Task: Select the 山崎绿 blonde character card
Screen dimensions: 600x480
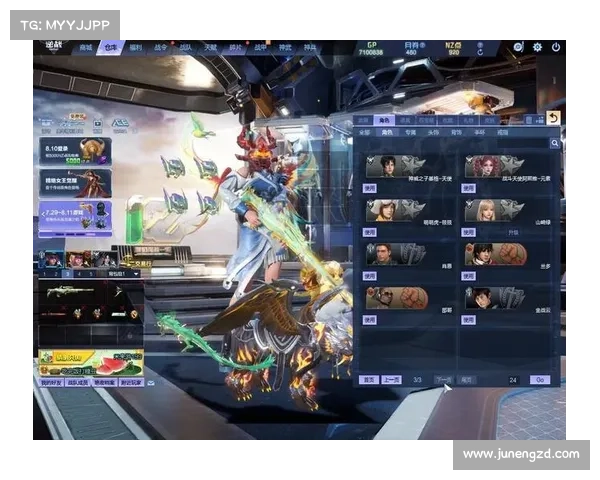Action: tap(494, 210)
